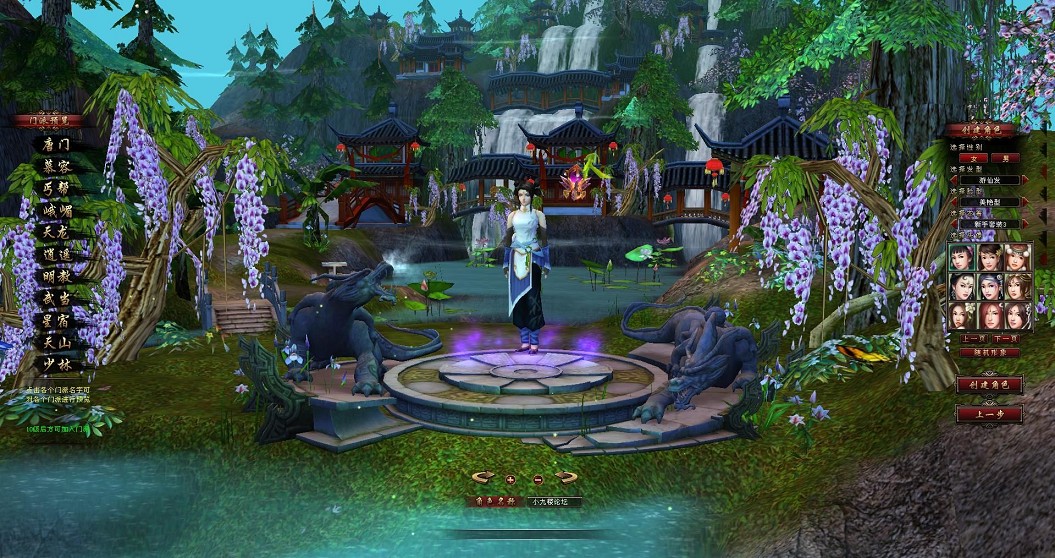The height and width of the screenshot is (558, 1055).
Task: Go back with the 上一步 button
Action: (988, 413)
